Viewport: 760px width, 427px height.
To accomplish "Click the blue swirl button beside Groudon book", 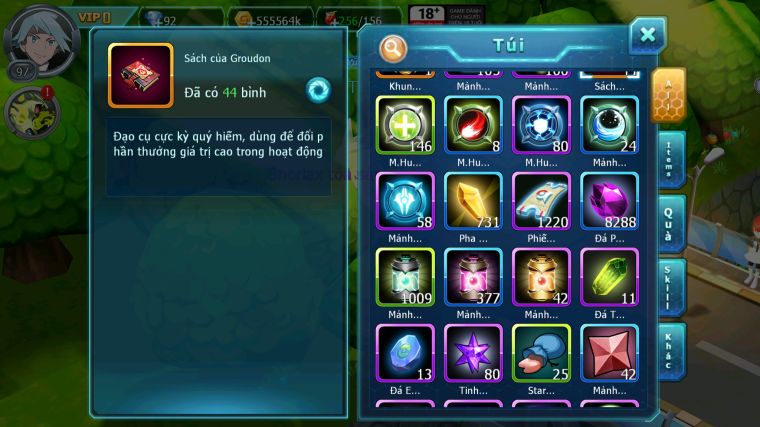I will [318, 90].
